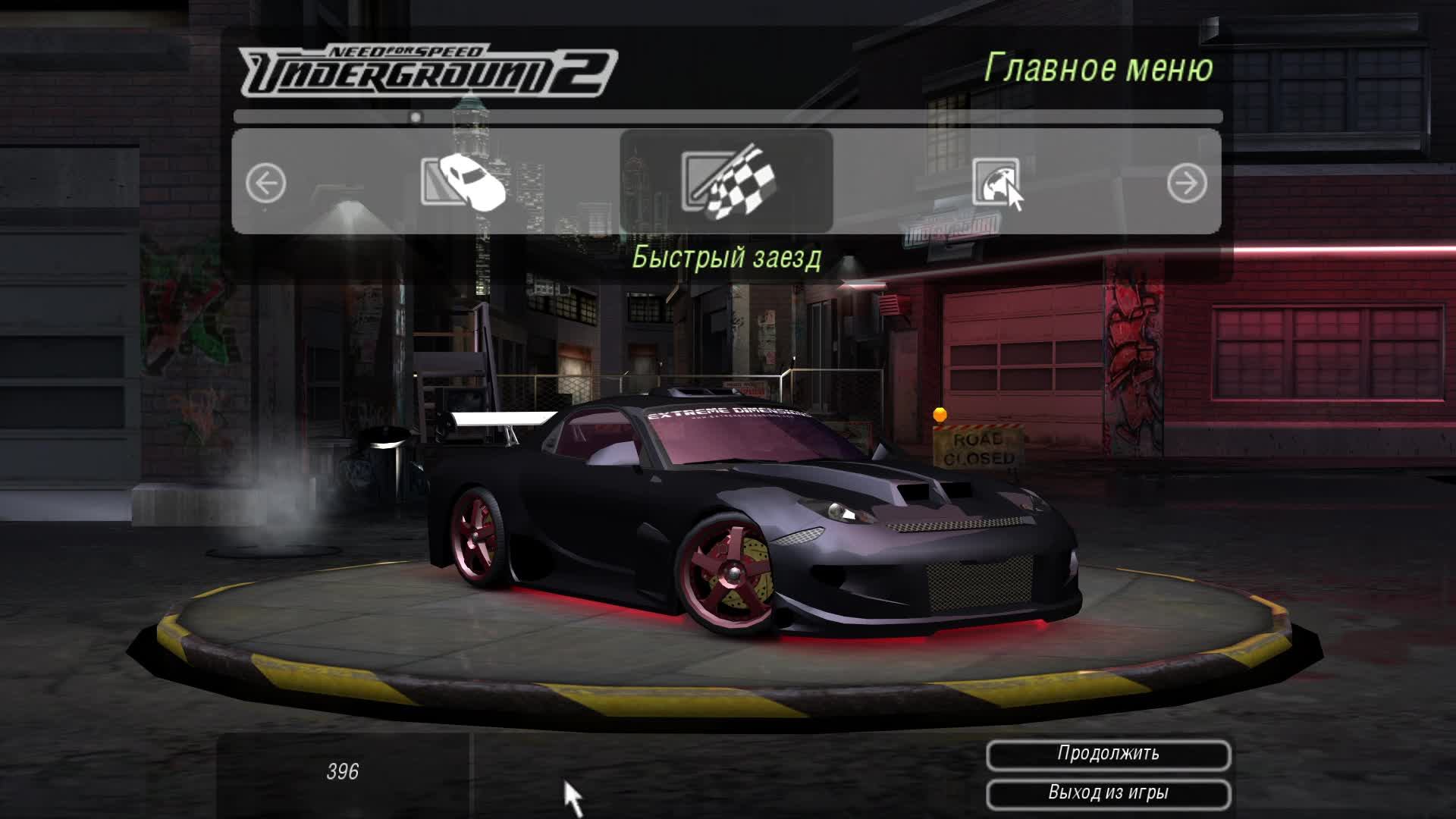Screen dimensions: 1456x819
Task: Click the Продолжить button
Action: coord(1108,755)
